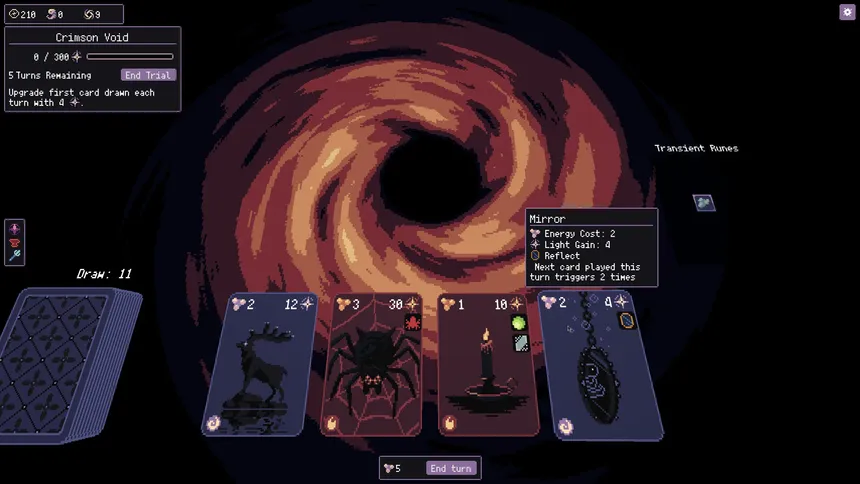End the Crimson Void trial
The height and width of the screenshot is (484, 860).
[x=148, y=75]
